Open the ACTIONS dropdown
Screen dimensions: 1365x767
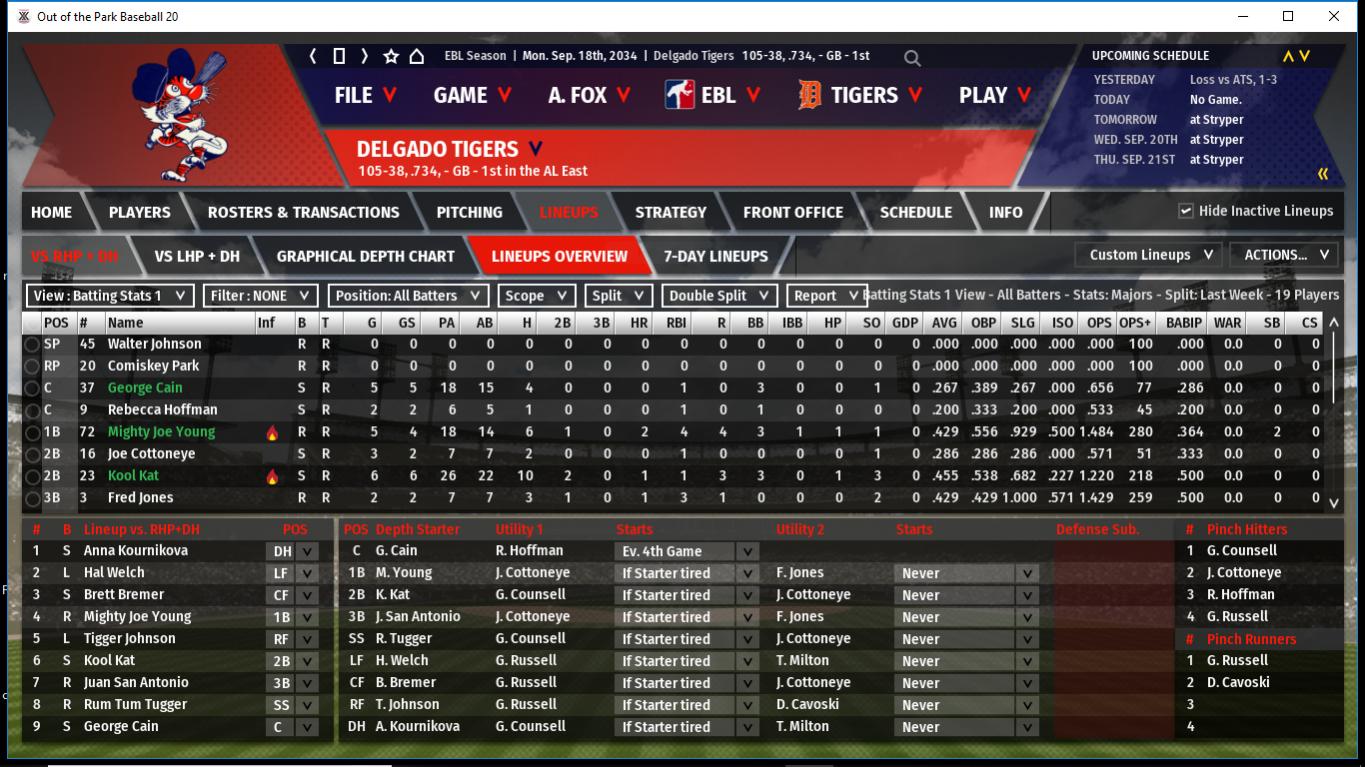[x=1285, y=255]
